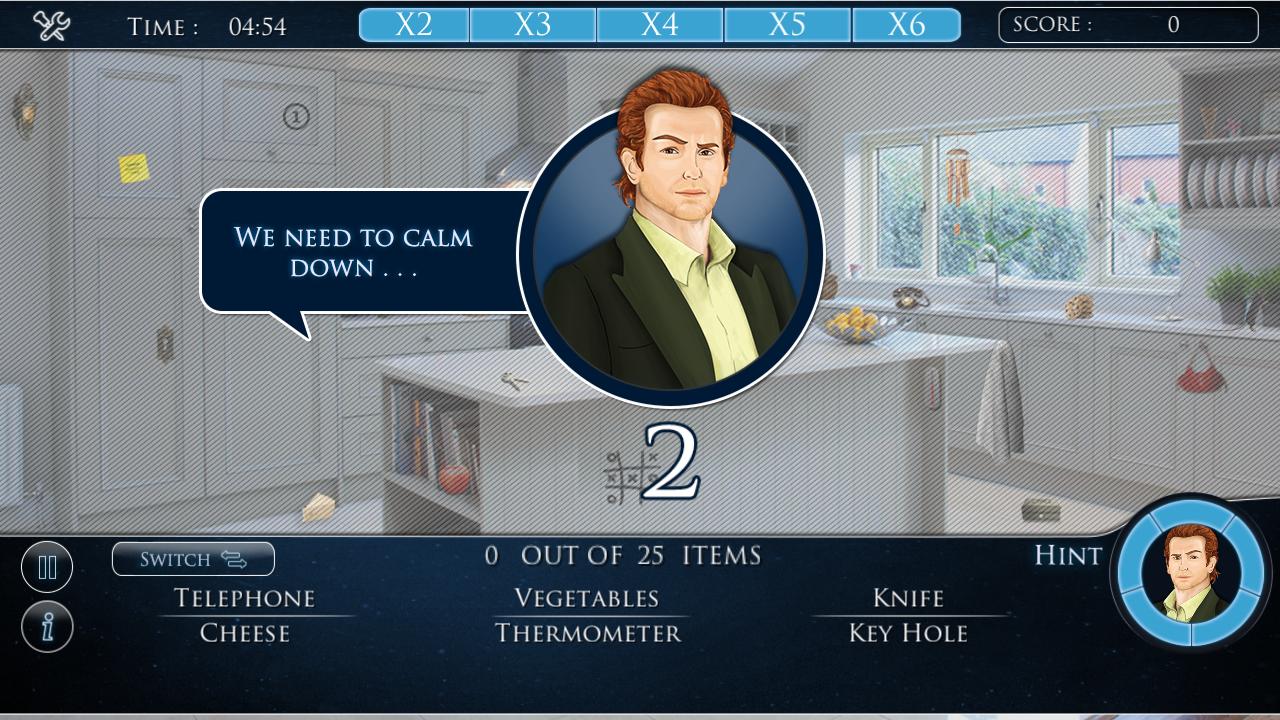
Task: Select the X2 multiplier
Action: pyautogui.click(x=413, y=25)
